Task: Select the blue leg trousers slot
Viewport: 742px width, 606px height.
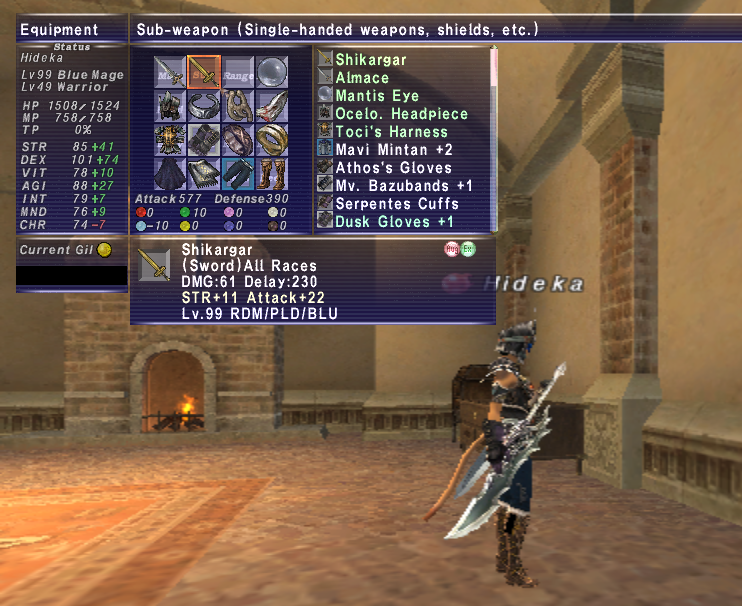Action: click(238, 172)
